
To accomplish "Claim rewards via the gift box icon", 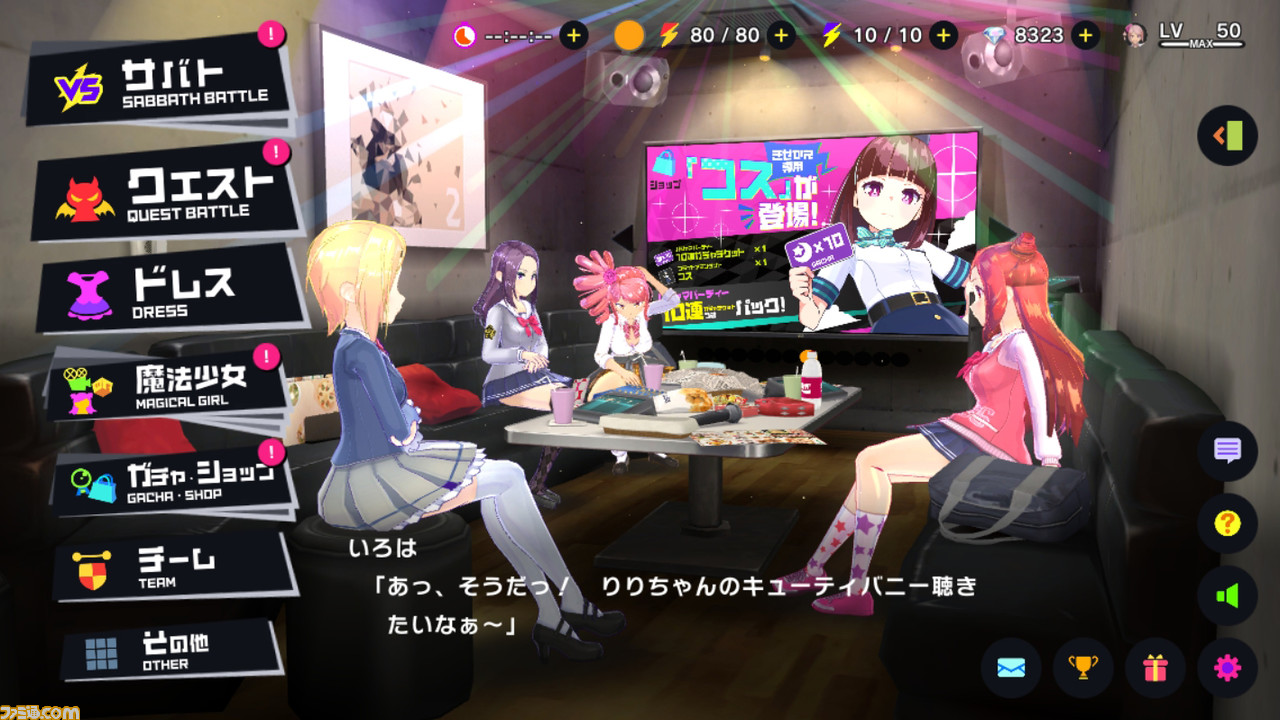I will (x=1156, y=668).
